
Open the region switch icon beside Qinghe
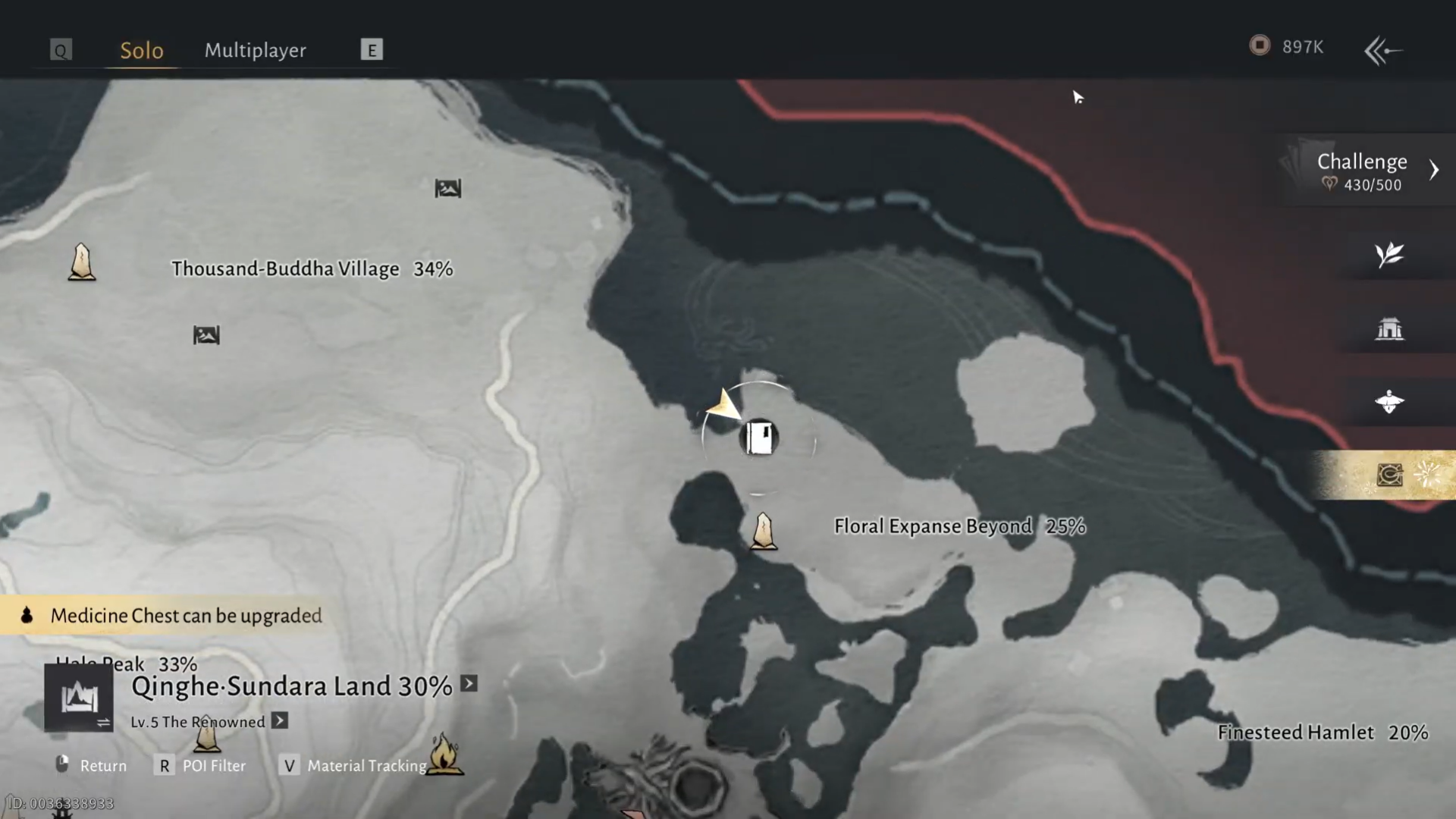point(79,698)
